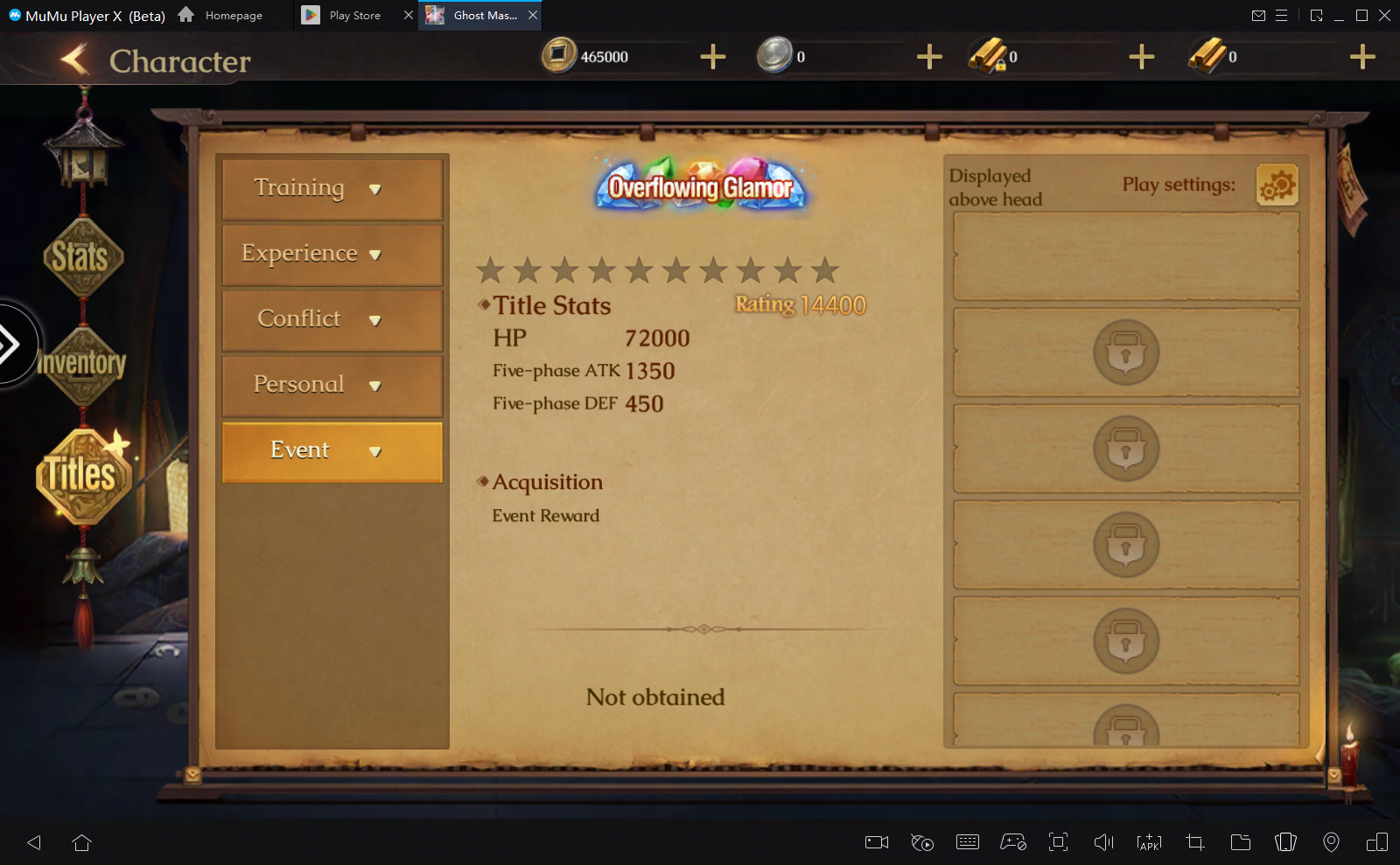Open the Macro recorder mouse icon
The image size is (1400, 865).
pos(921,842)
